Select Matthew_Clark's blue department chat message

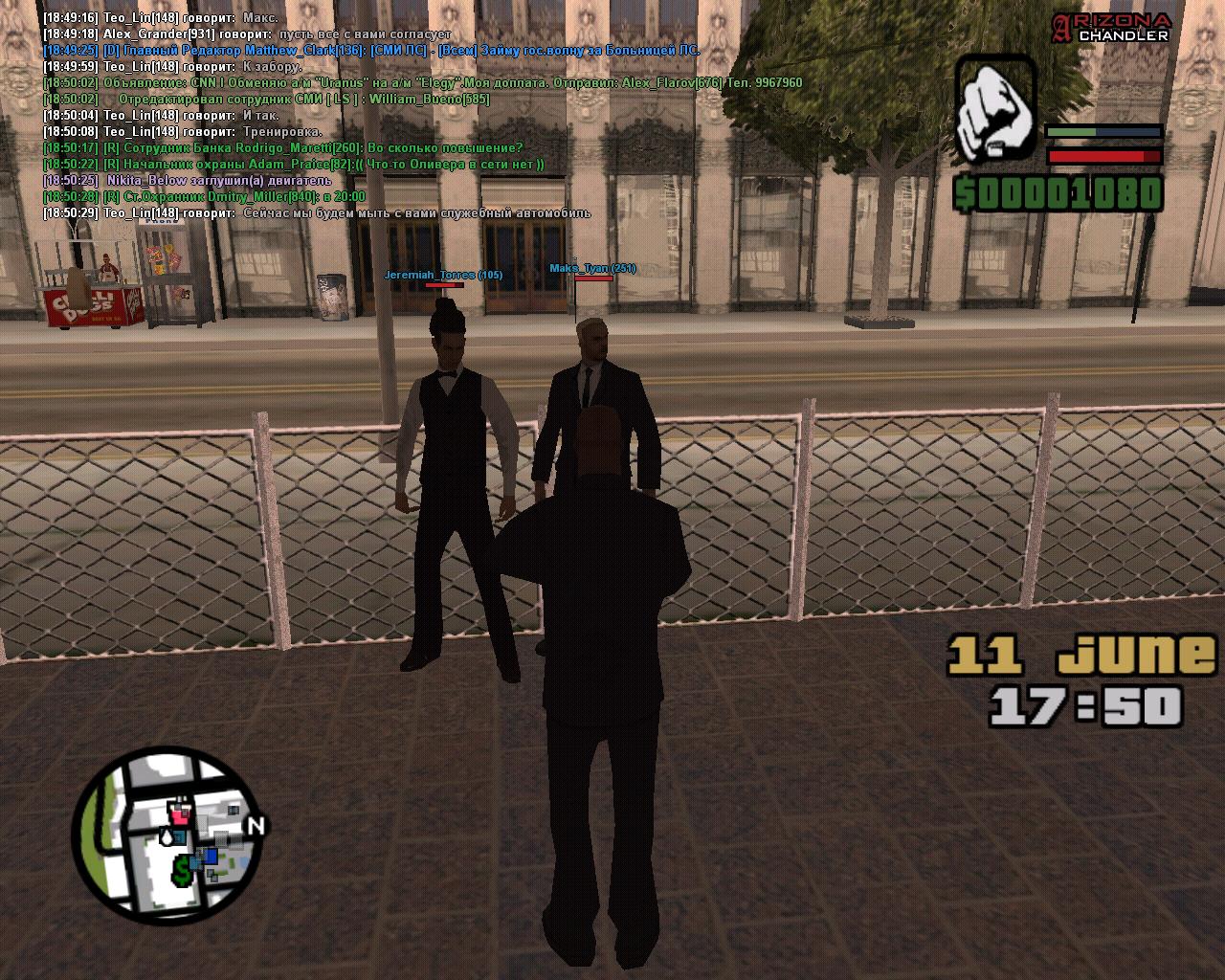tap(371, 50)
